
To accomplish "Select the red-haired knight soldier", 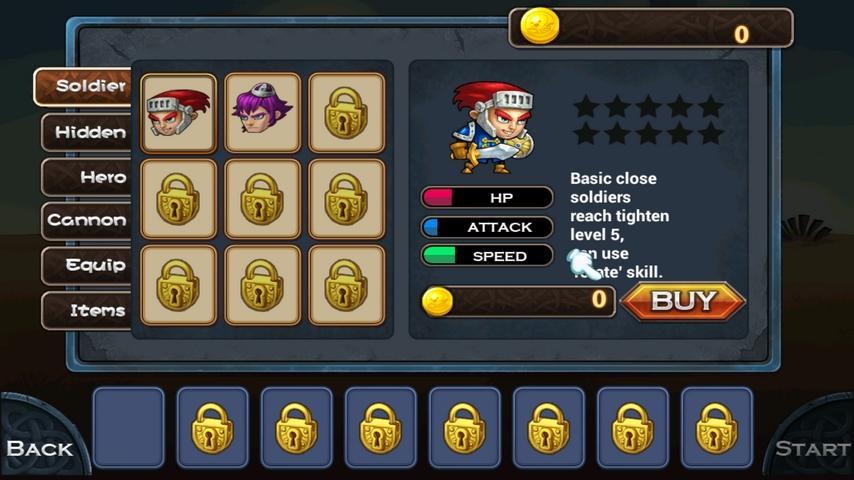I will click(x=178, y=112).
